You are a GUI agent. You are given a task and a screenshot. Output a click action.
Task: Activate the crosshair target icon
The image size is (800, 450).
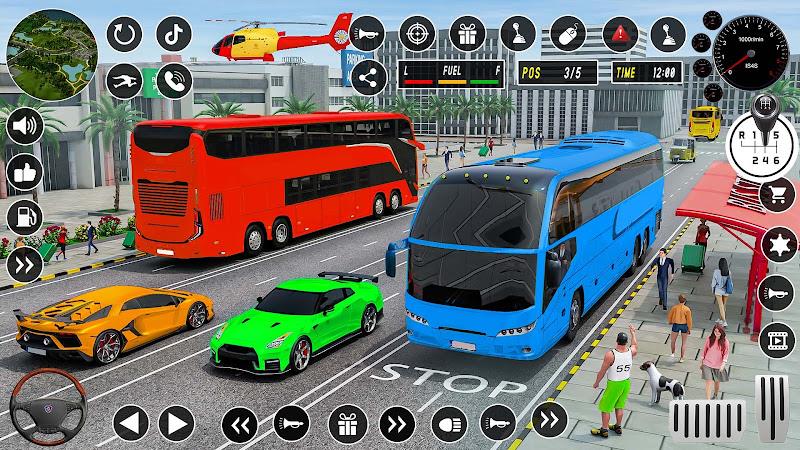point(419,32)
